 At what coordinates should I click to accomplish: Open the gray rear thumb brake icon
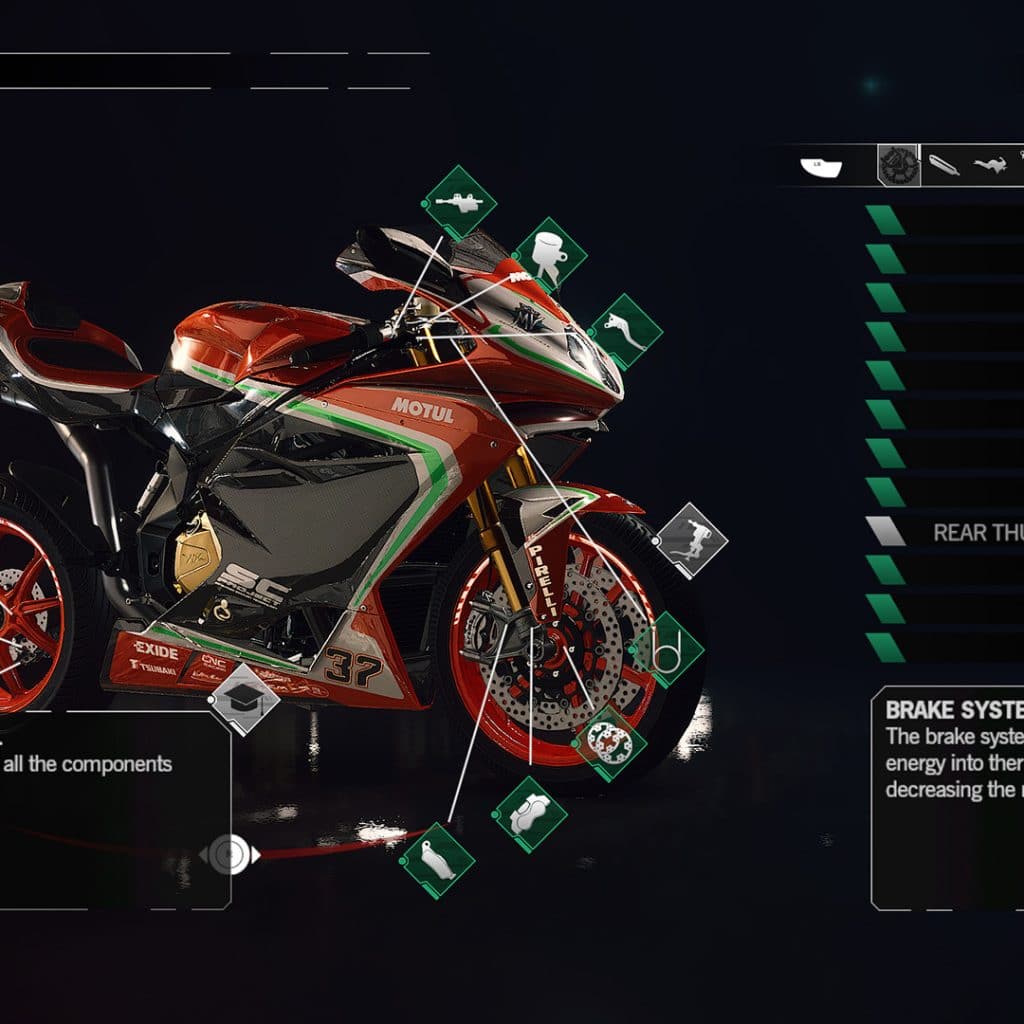coord(691,540)
